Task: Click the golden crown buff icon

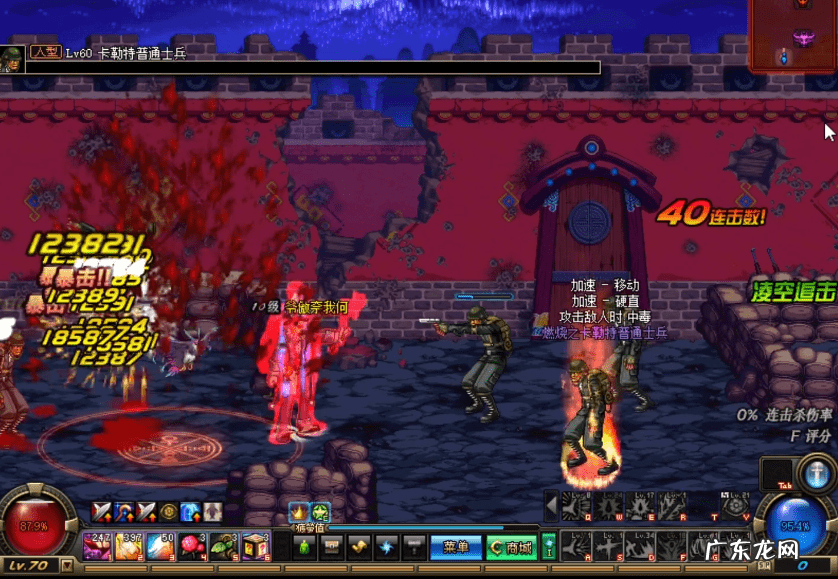Action: point(299,511)
